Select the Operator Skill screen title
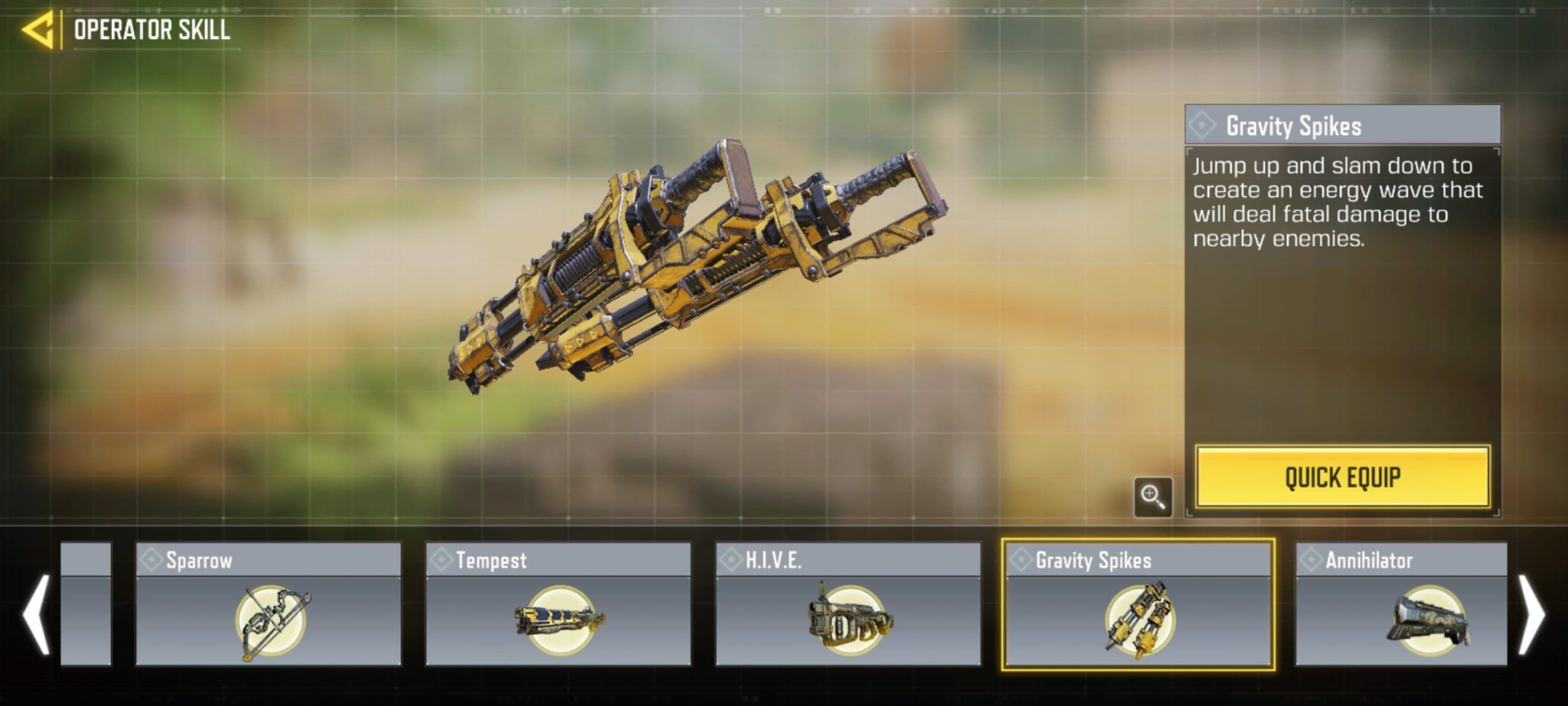 (150, 31)
